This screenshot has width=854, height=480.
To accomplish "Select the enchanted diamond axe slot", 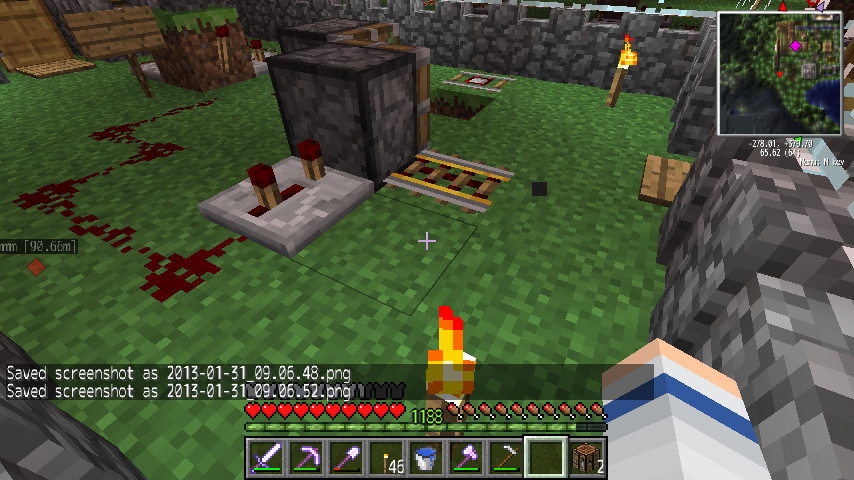I will coord(466,458).
